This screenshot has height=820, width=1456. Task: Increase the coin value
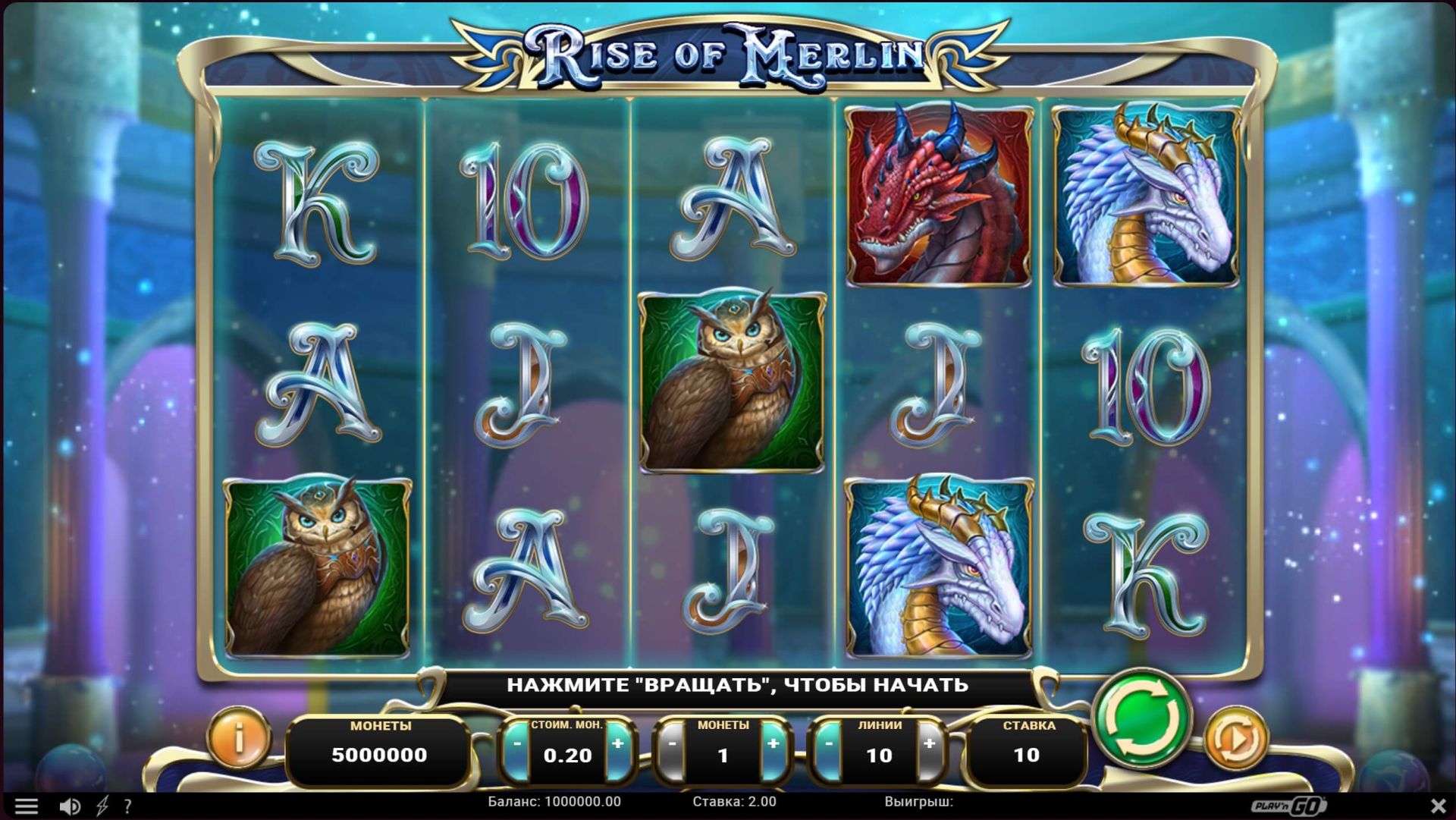click(618, 745)
